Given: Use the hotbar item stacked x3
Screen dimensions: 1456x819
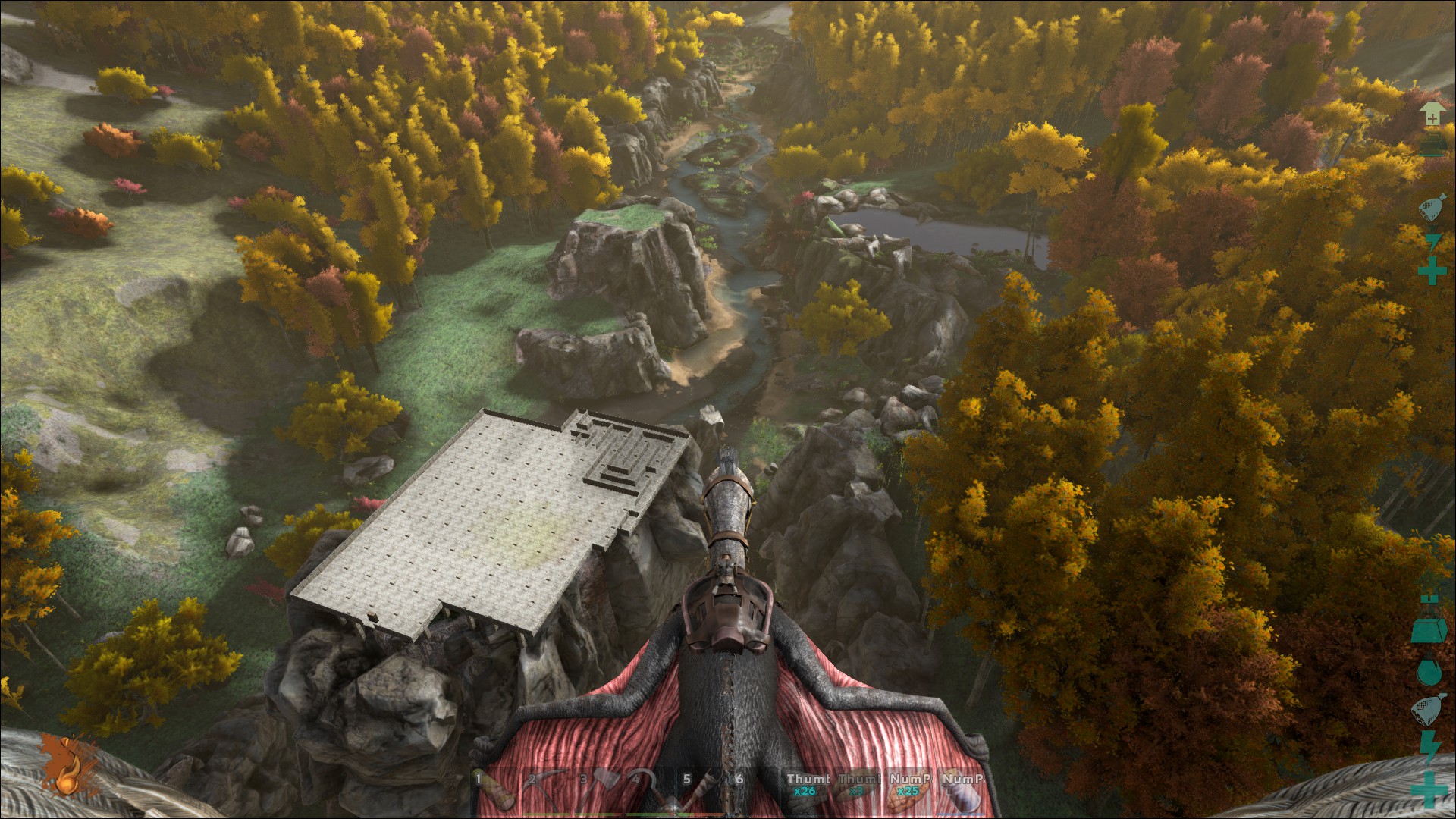Looking at the screenshot, I should click(858, 790).
